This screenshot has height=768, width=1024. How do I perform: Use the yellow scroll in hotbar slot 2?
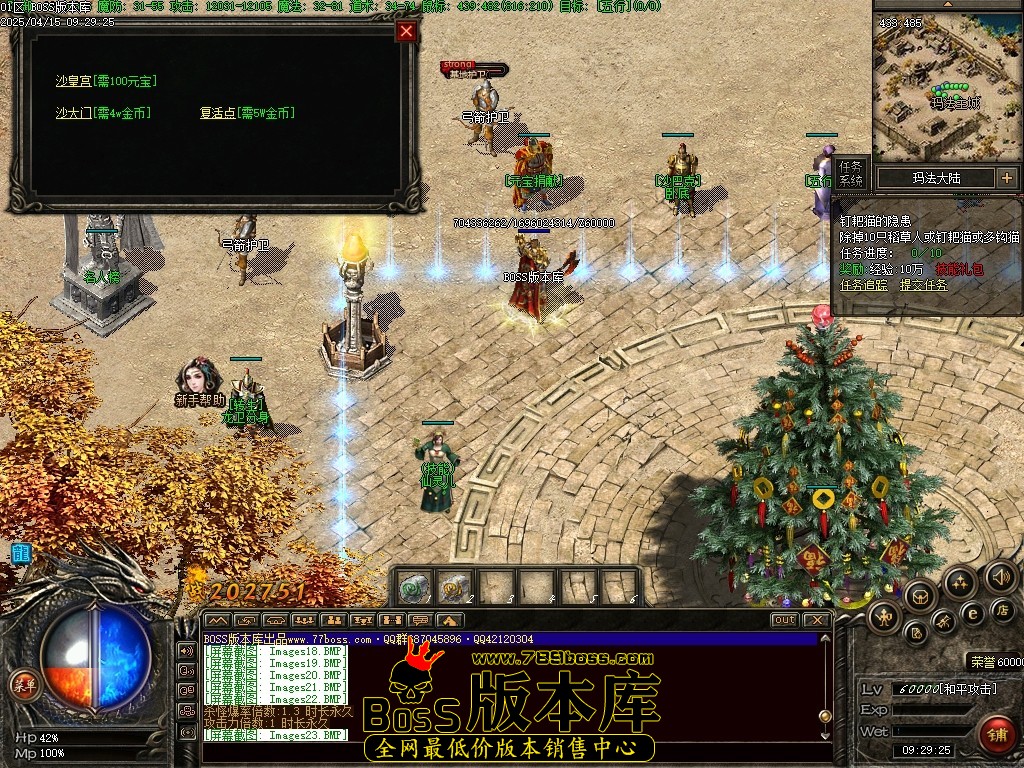click(455, 587)
